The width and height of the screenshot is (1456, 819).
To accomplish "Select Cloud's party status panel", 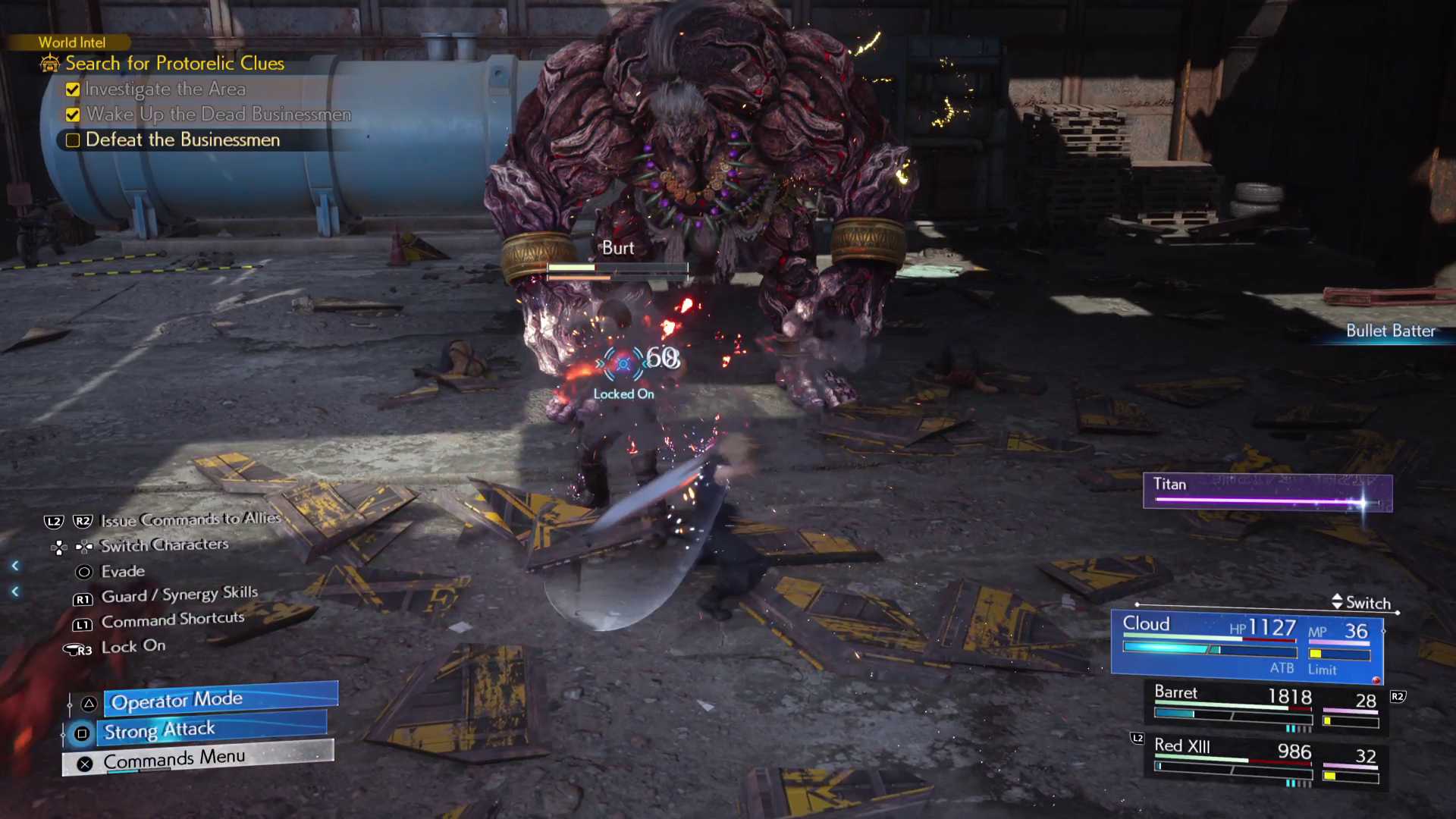I will [x=1247, y=645].
